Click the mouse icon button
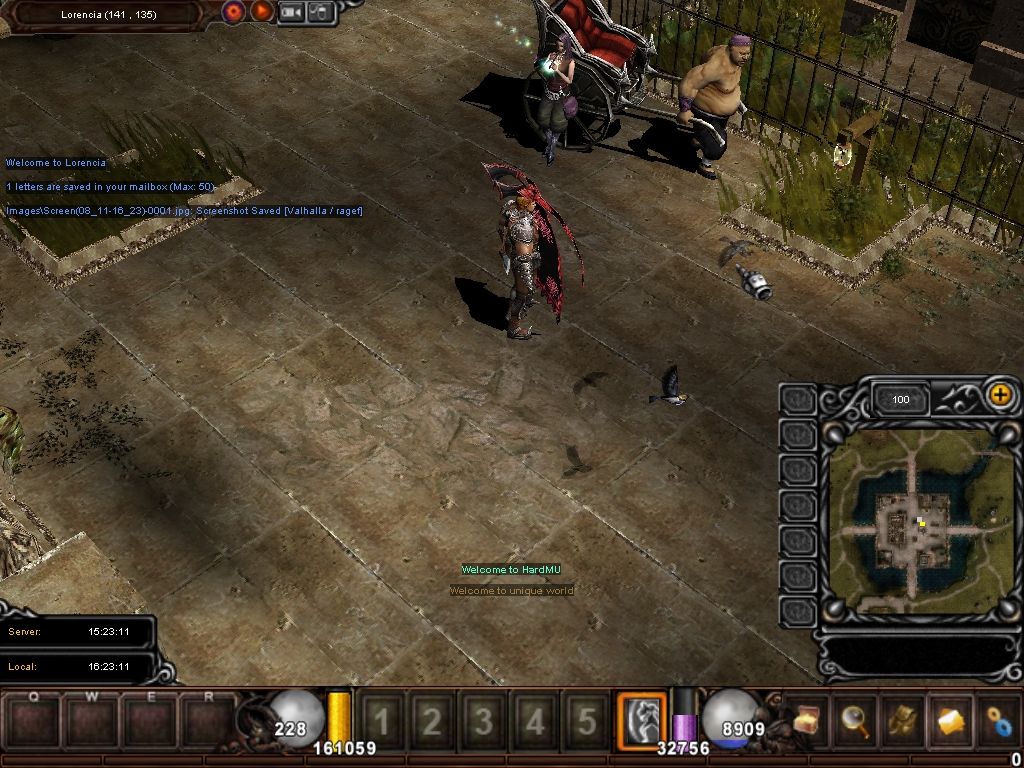The height and width of the screenshot is (768, 1024). 319,12
